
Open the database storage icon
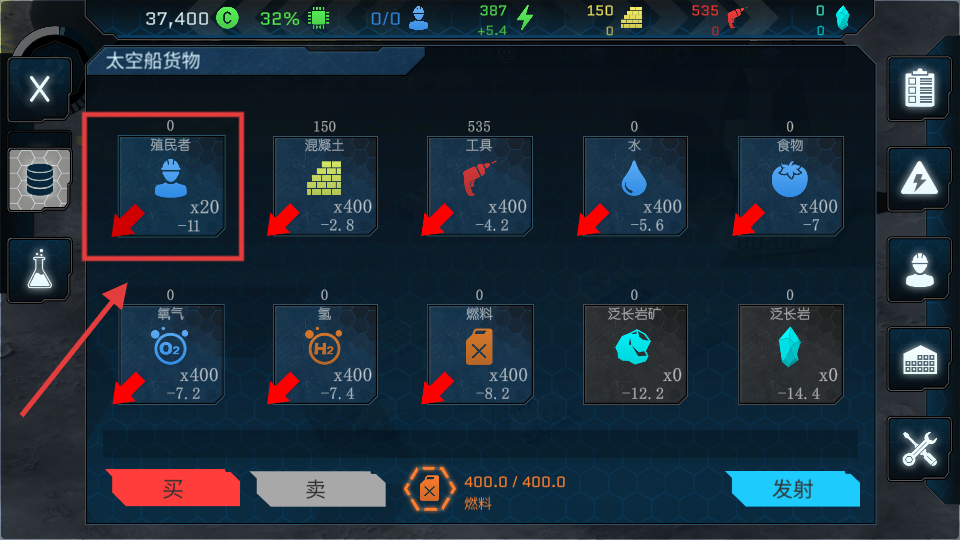(x=40, y=179)
